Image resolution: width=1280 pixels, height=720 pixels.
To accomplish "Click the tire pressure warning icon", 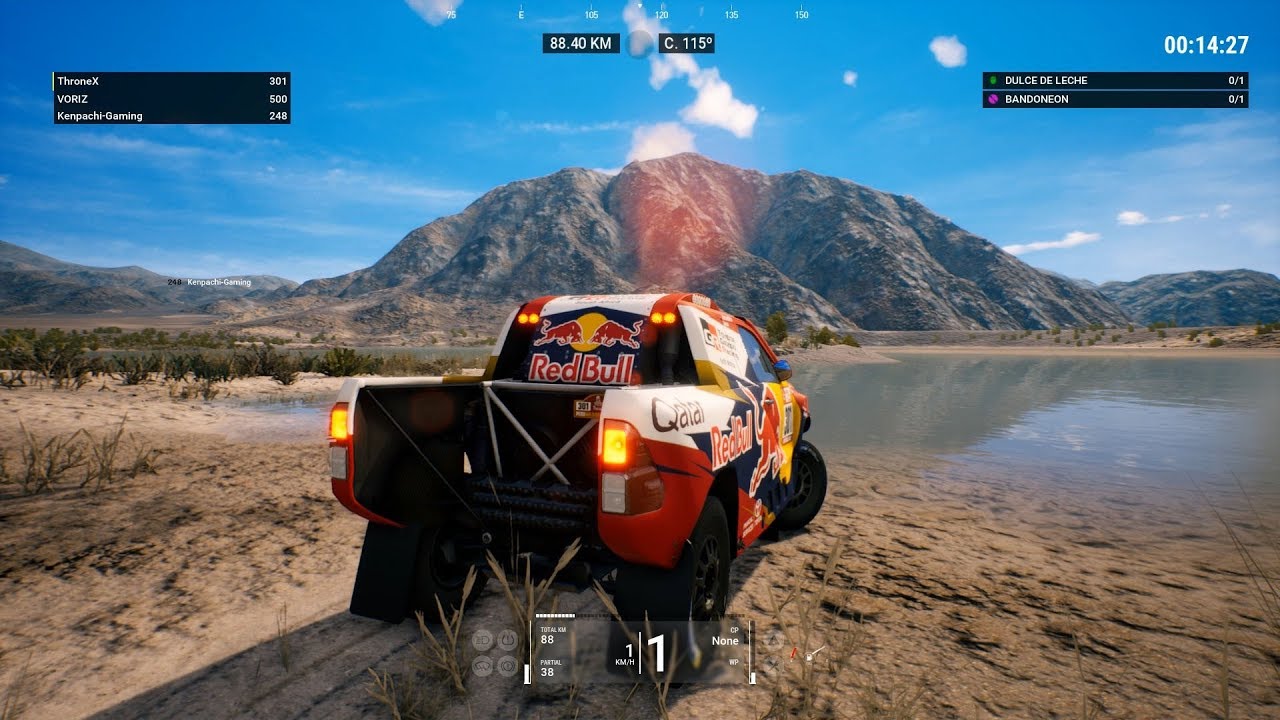I will click(508, 640).
